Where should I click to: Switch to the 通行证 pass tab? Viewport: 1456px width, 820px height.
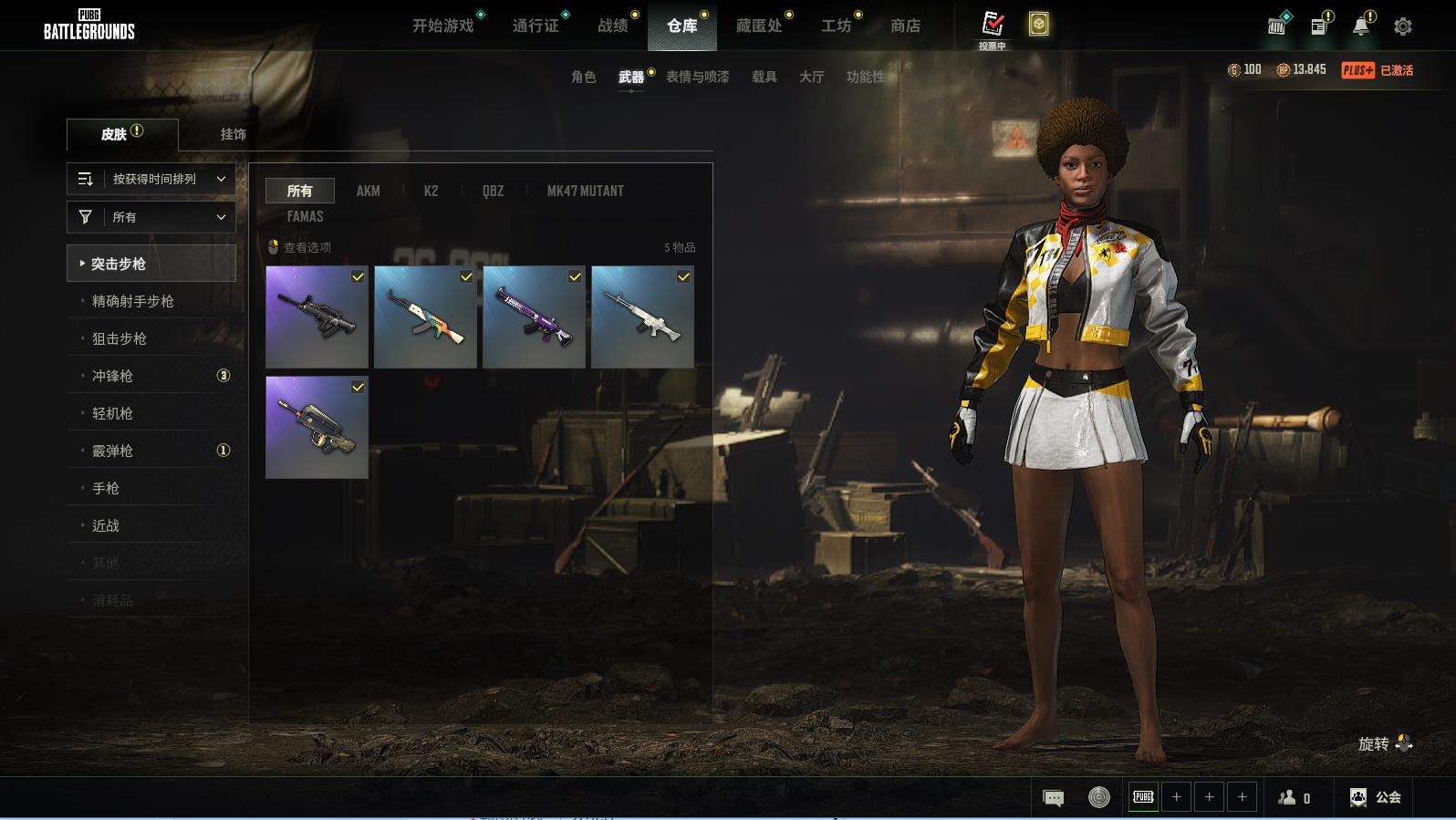[x=536, y=26]
